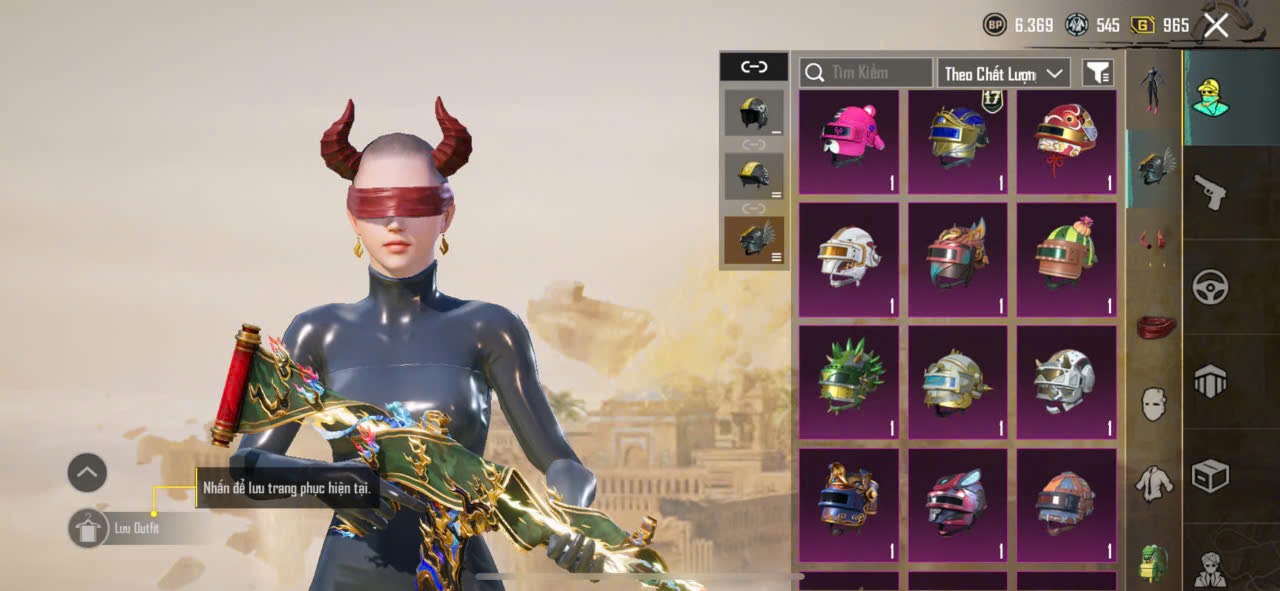Select the full-body outfit subcategory
The height and width of the screenshot is (591, 1280).
[x=1154, y=90]
